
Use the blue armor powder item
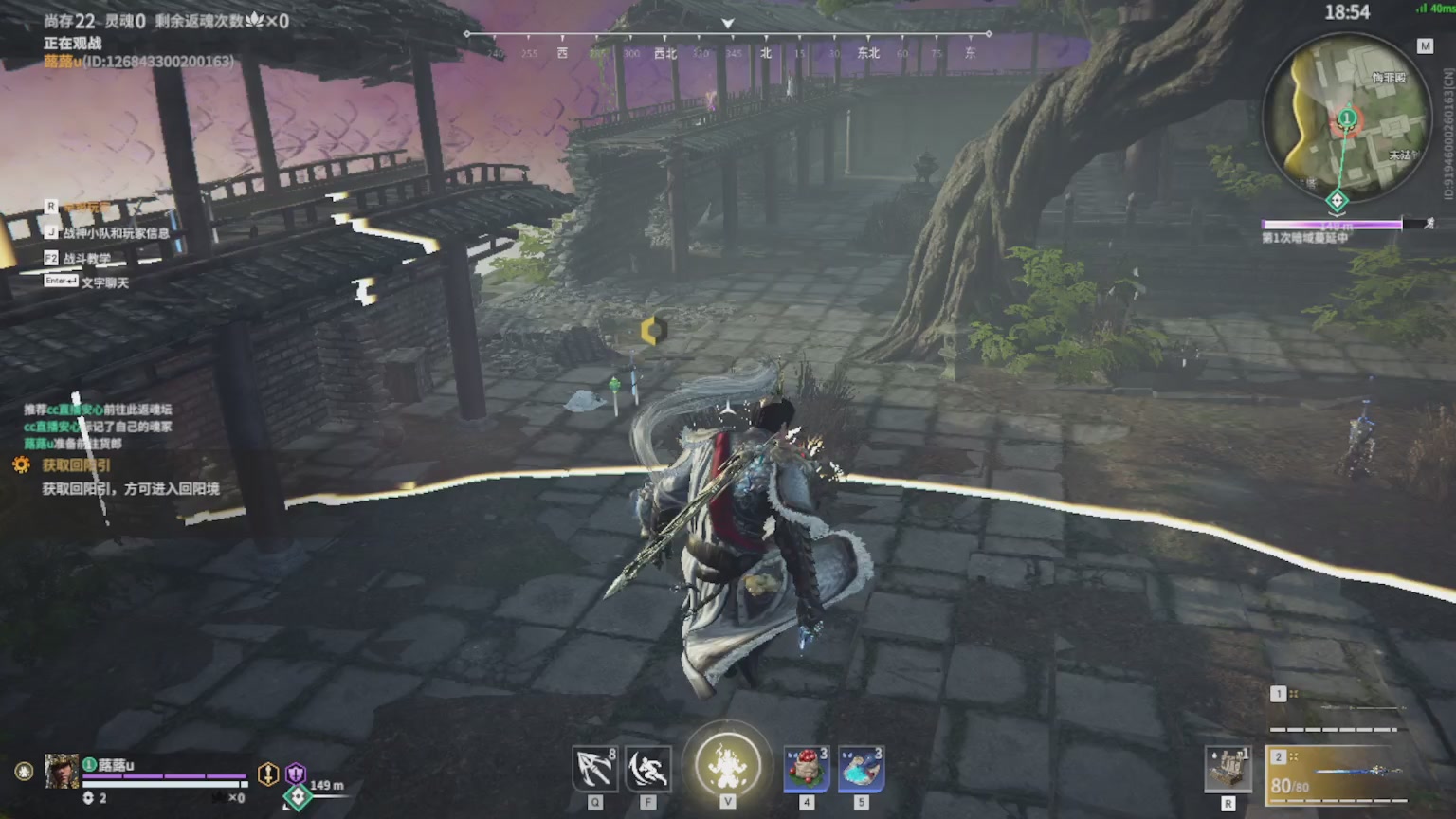coord(861,769)
